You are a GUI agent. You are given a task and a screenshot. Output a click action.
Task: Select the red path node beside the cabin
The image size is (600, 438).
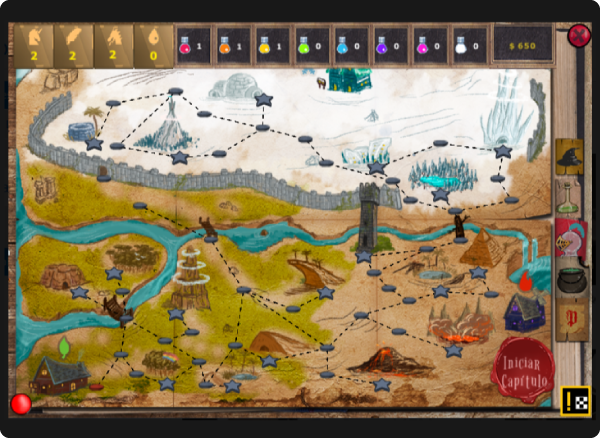click(96, 386)
